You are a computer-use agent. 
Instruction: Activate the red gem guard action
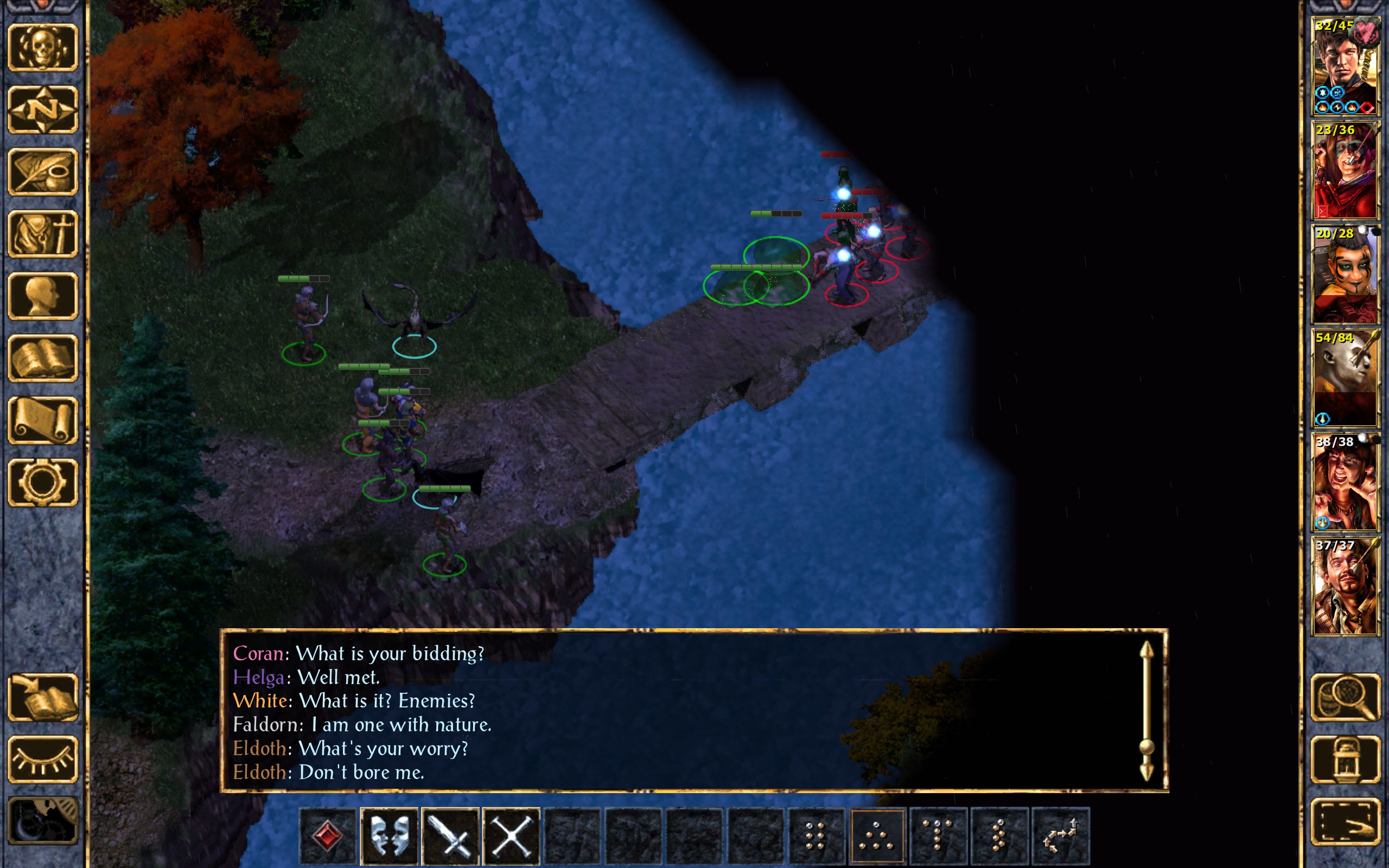(x=328, y=836)
